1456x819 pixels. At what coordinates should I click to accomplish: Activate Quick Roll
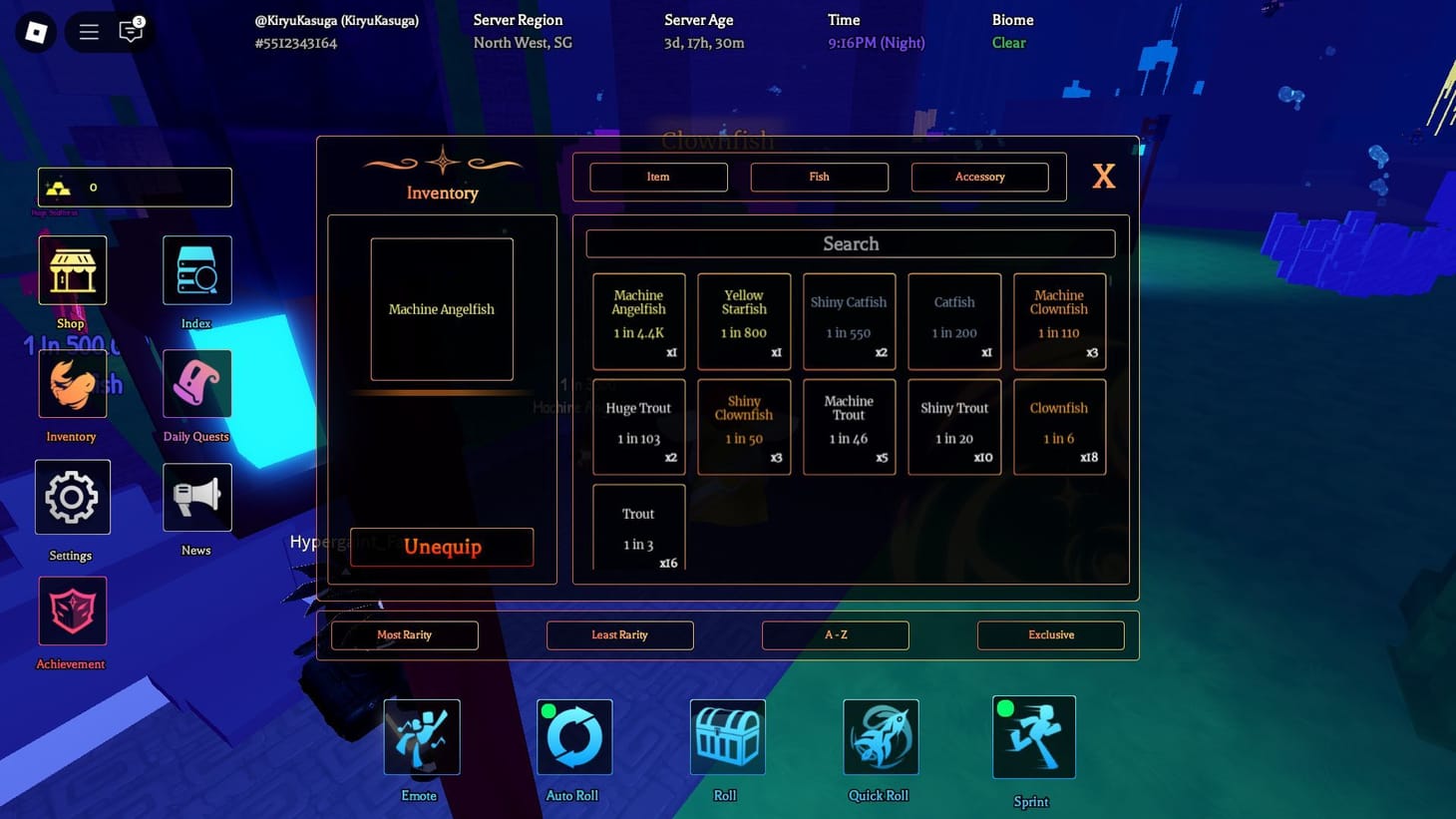click(880, 736)
